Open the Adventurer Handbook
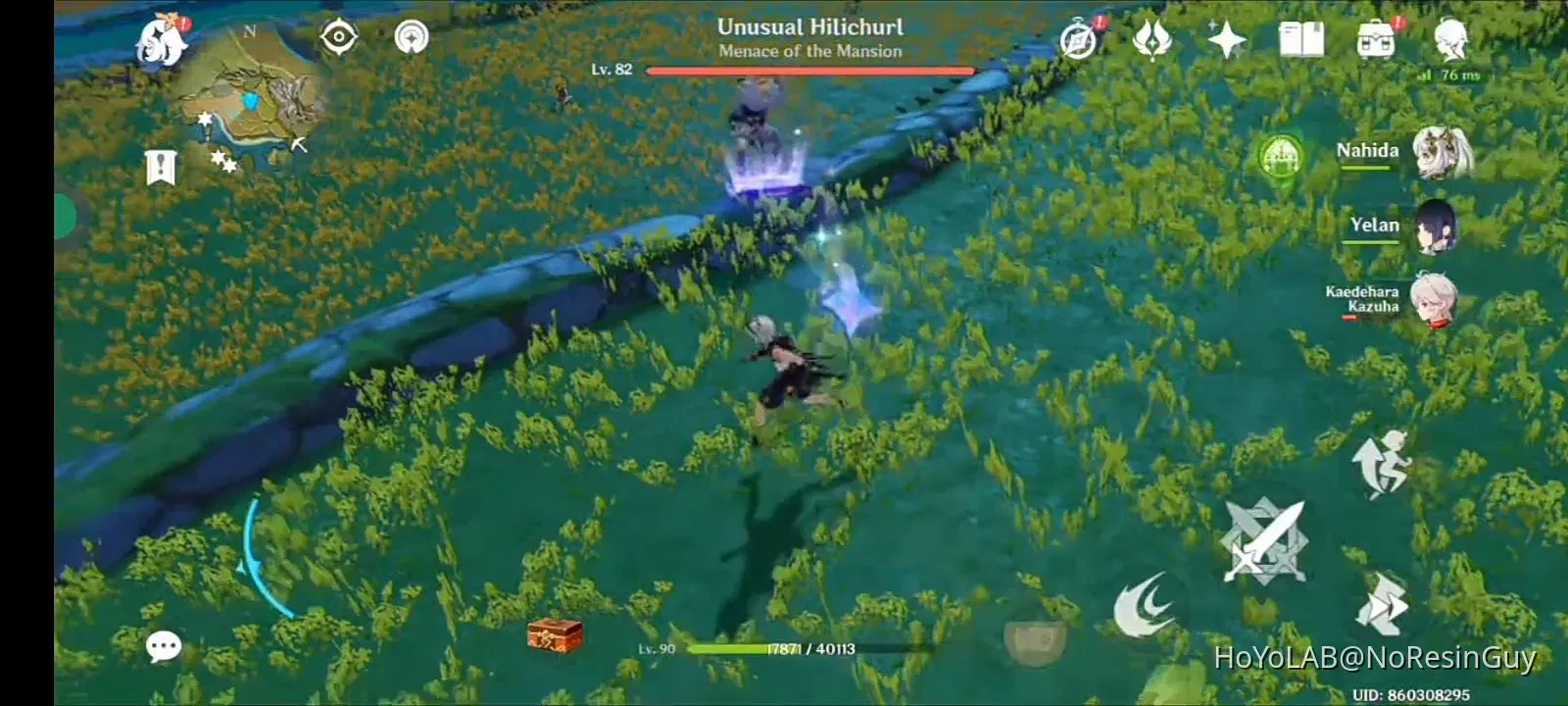1568x706 pixels. (x=1299, y=37)
